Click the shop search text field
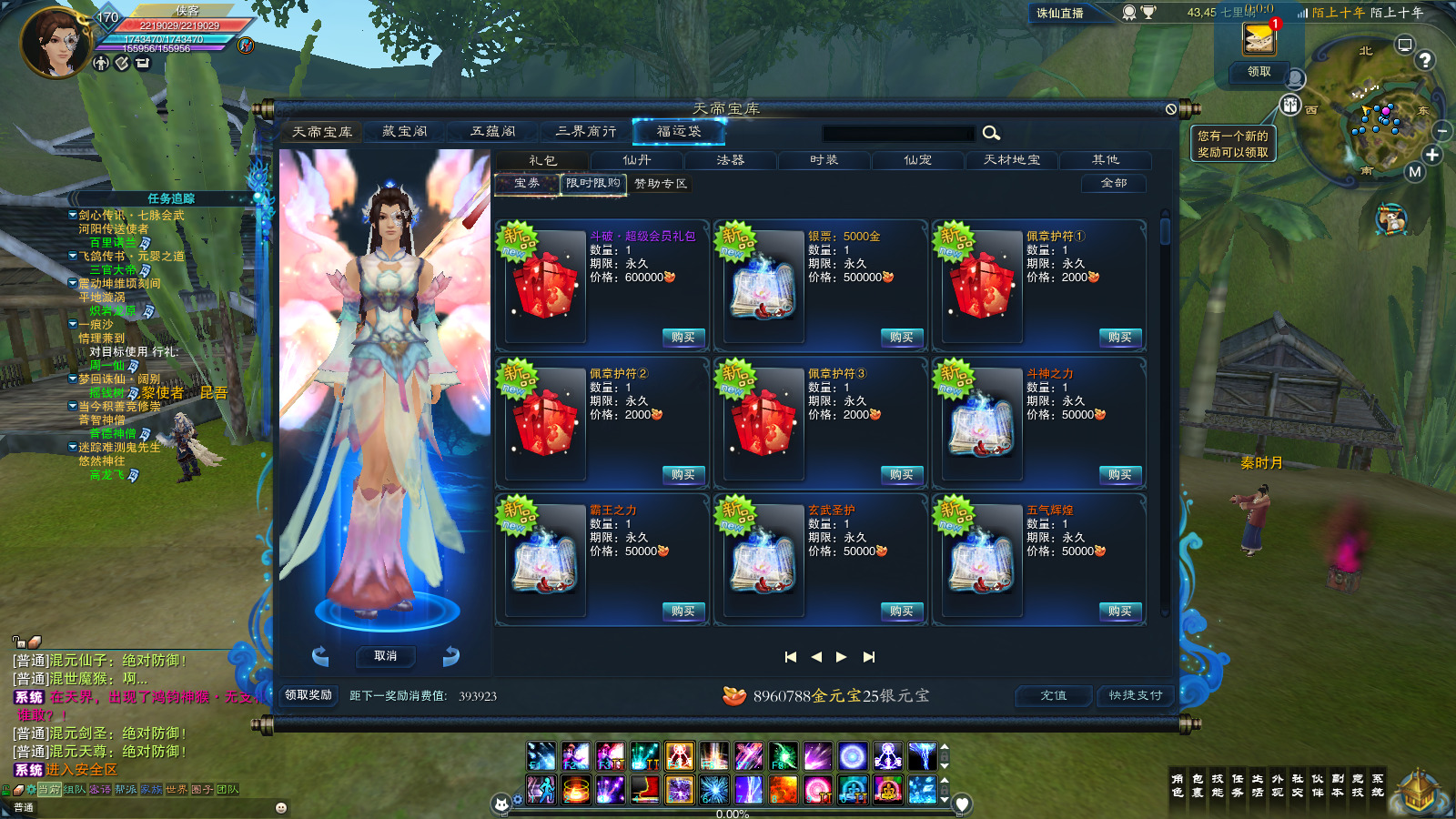 click(897, 134)
